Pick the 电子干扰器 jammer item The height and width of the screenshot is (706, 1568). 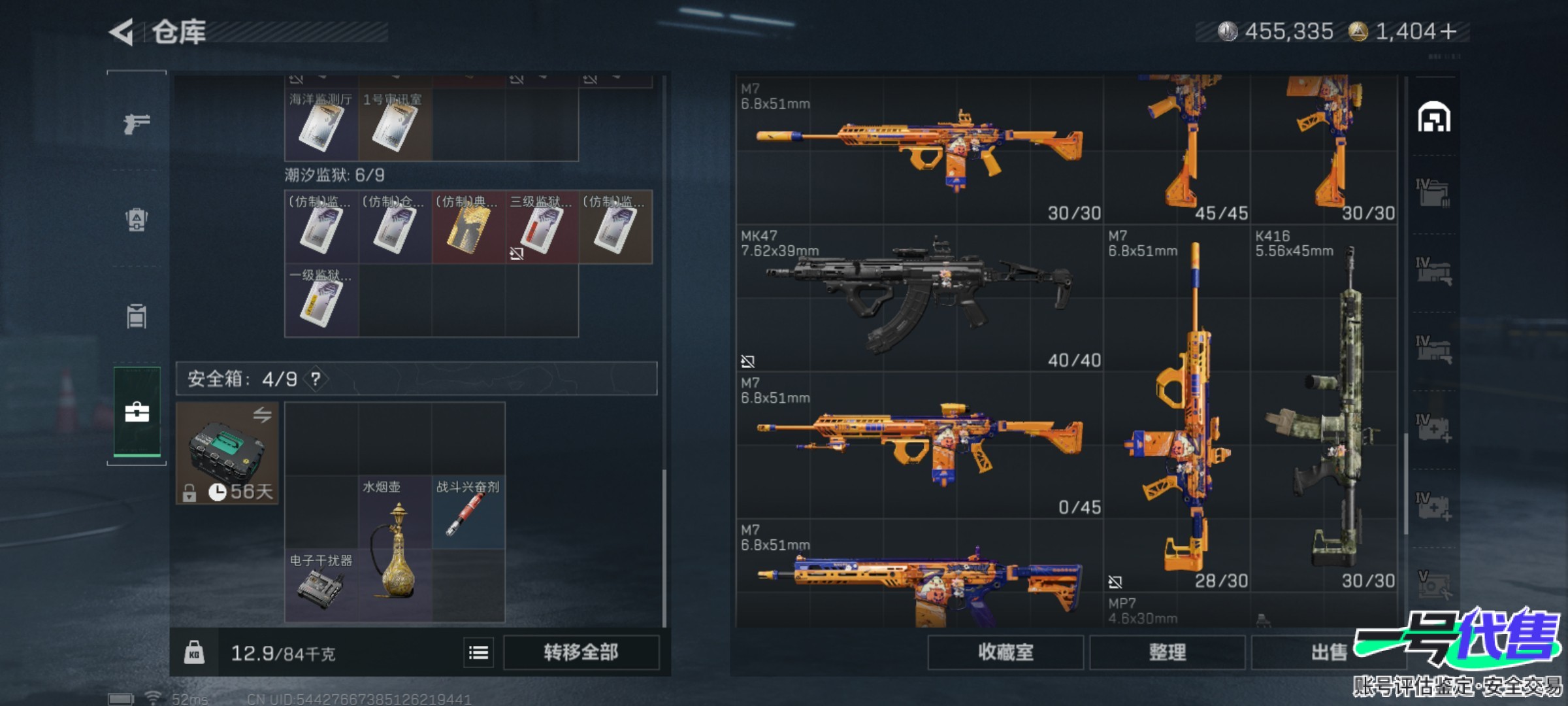tap(321, 584)
